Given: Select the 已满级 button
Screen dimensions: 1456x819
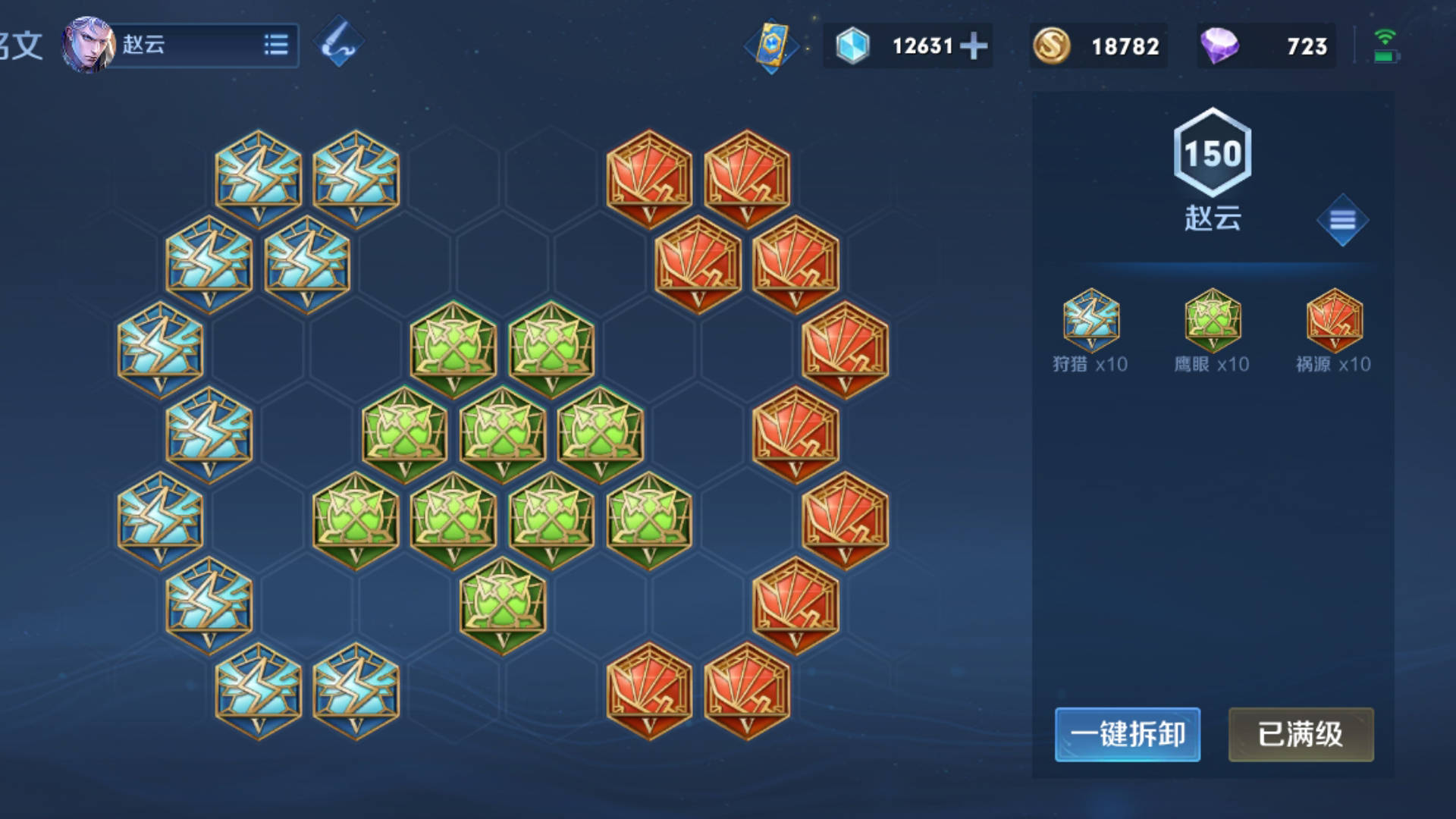Looking at the screenshot, I should (x=1301, y=734).
